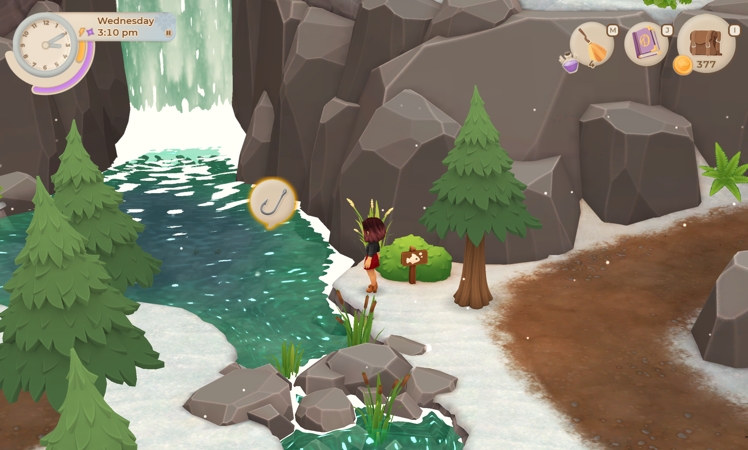This screenshot has width=748, height=450.
Task: Open the broom travel icon
Action: pyautogui.click(x=592, y=45)
